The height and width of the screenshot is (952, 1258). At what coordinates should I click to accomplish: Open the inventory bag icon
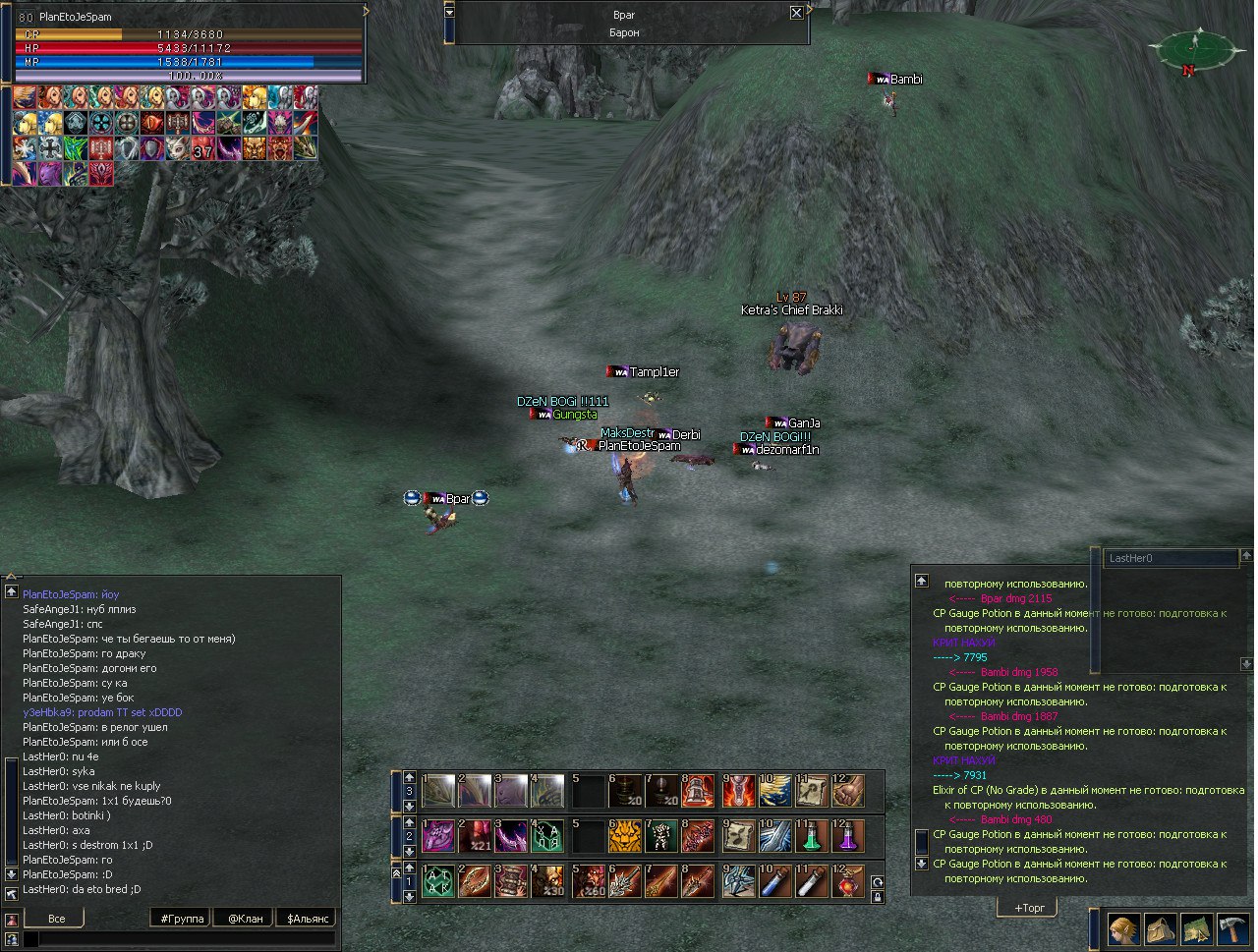(x=1161, y=928)
